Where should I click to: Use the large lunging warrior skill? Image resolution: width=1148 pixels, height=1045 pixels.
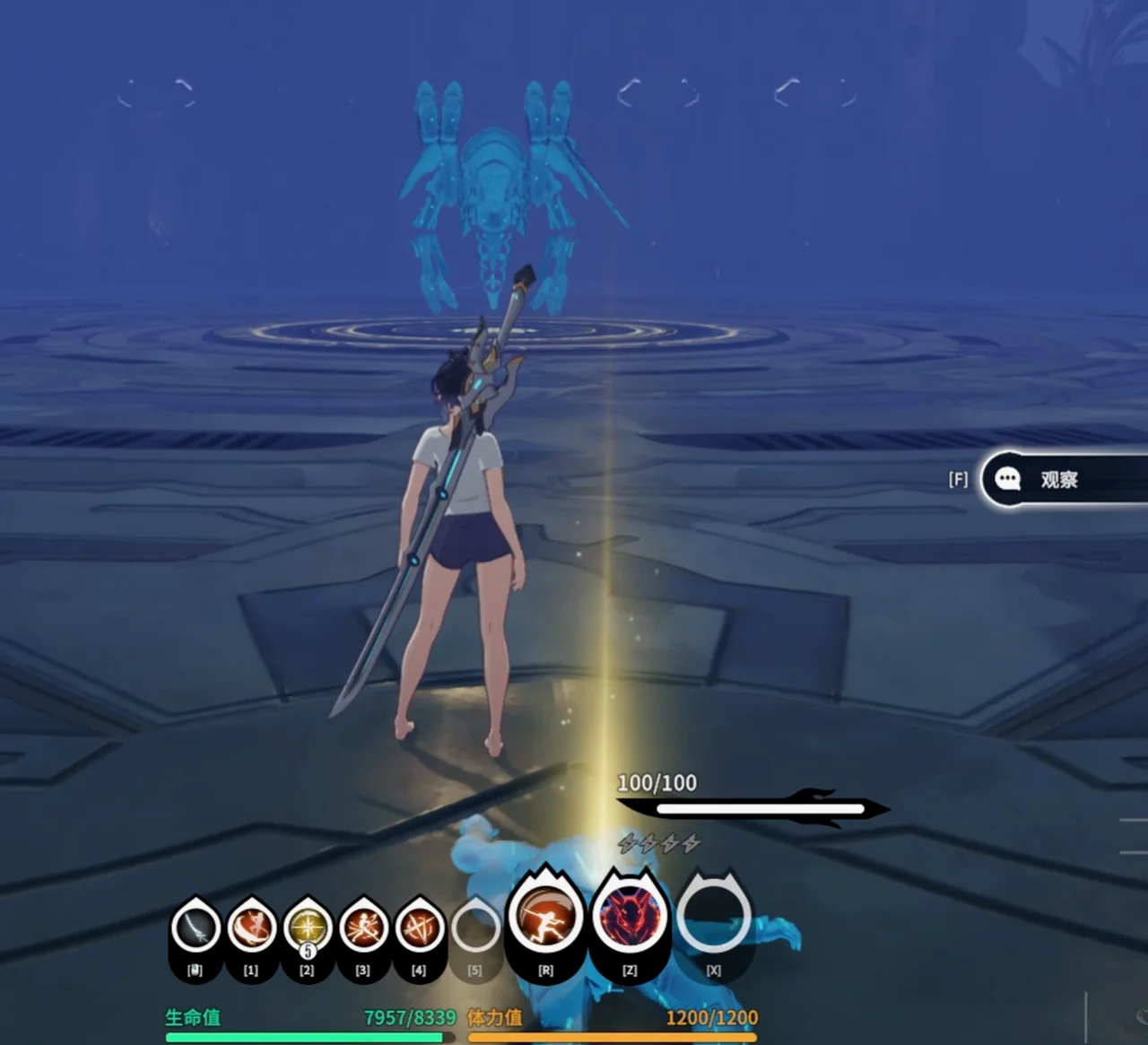click(x=545, y=917)
